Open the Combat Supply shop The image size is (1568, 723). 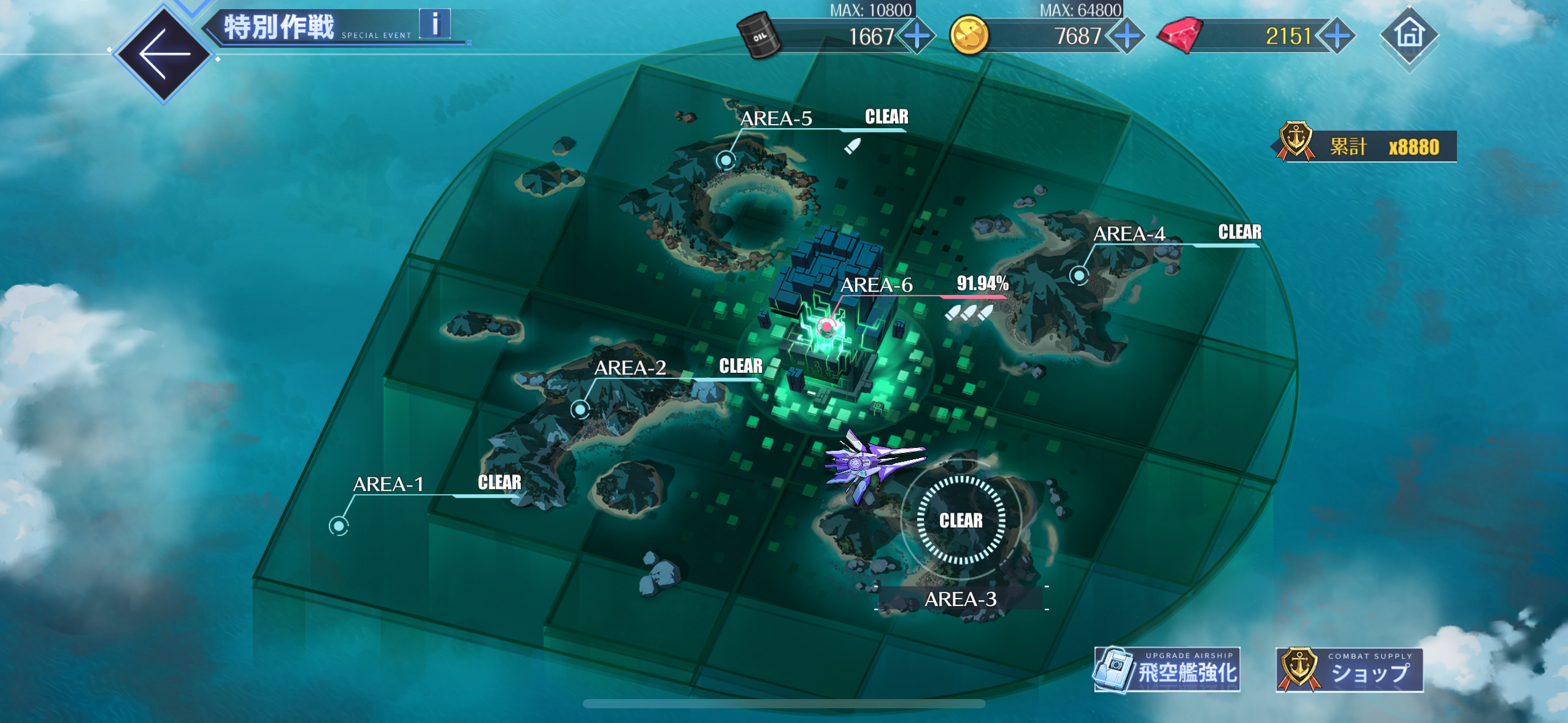point(1349,670)
